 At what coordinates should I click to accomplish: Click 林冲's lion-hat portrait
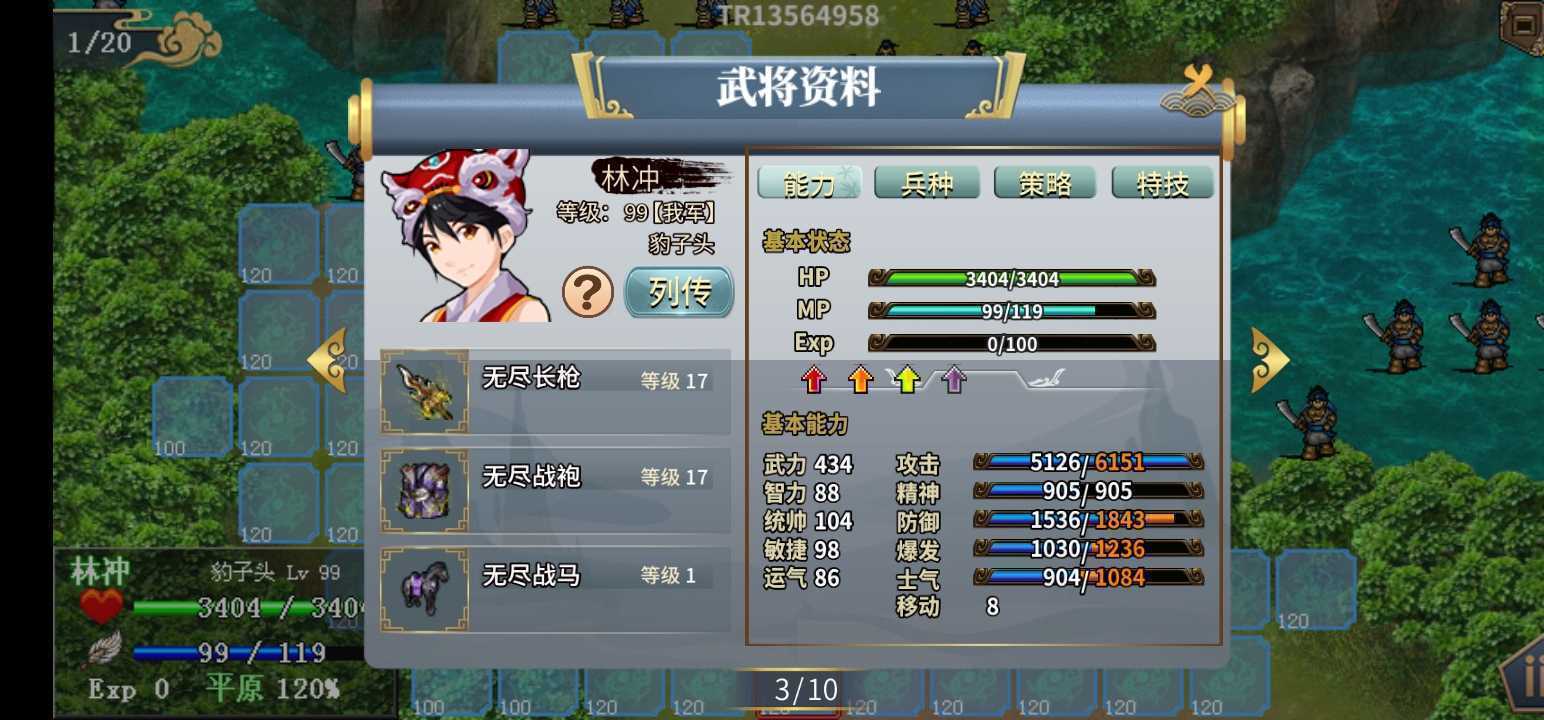465,236
